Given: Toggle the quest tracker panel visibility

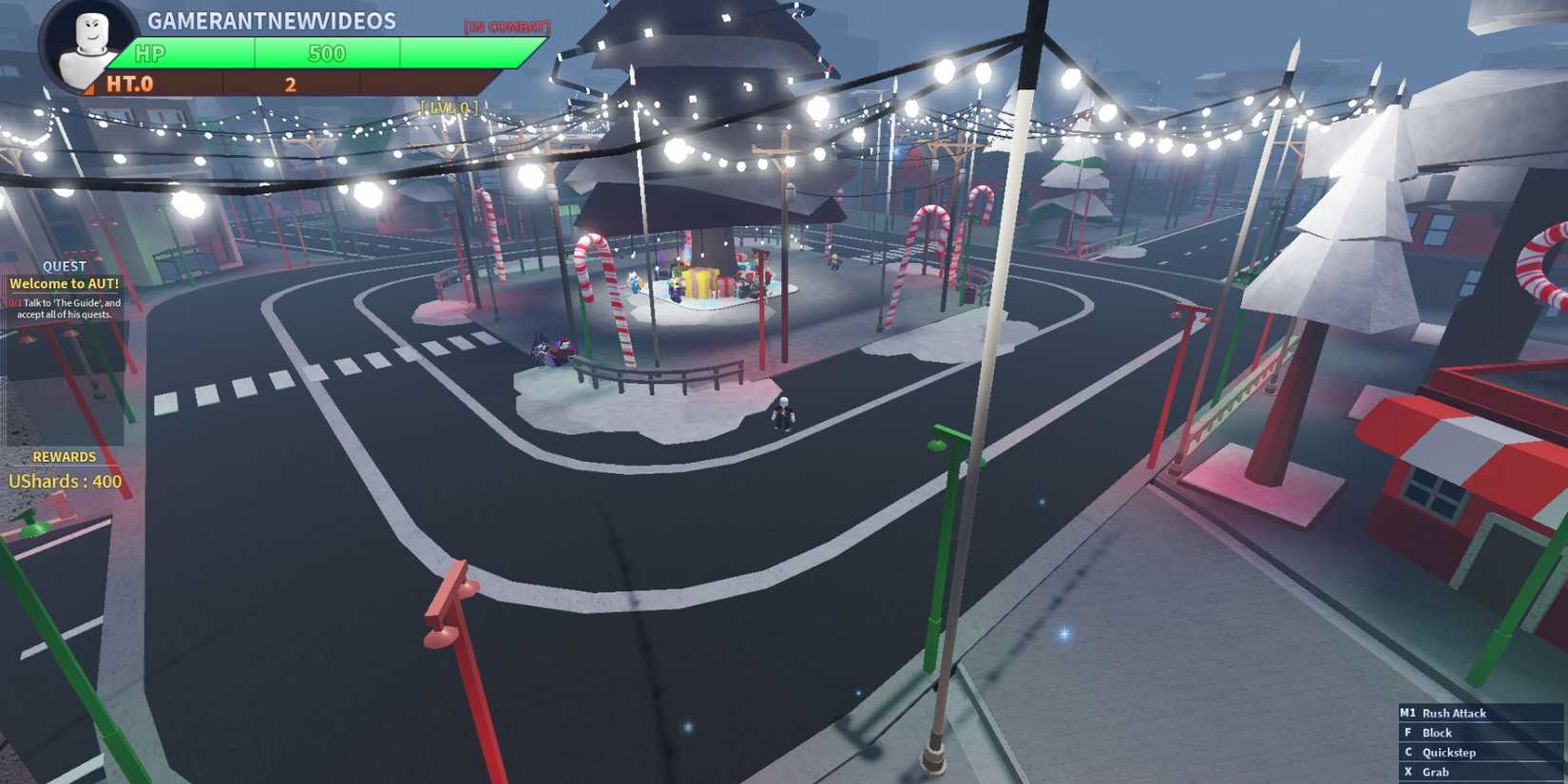Looking at the screenshot, I should pos(63,266).
